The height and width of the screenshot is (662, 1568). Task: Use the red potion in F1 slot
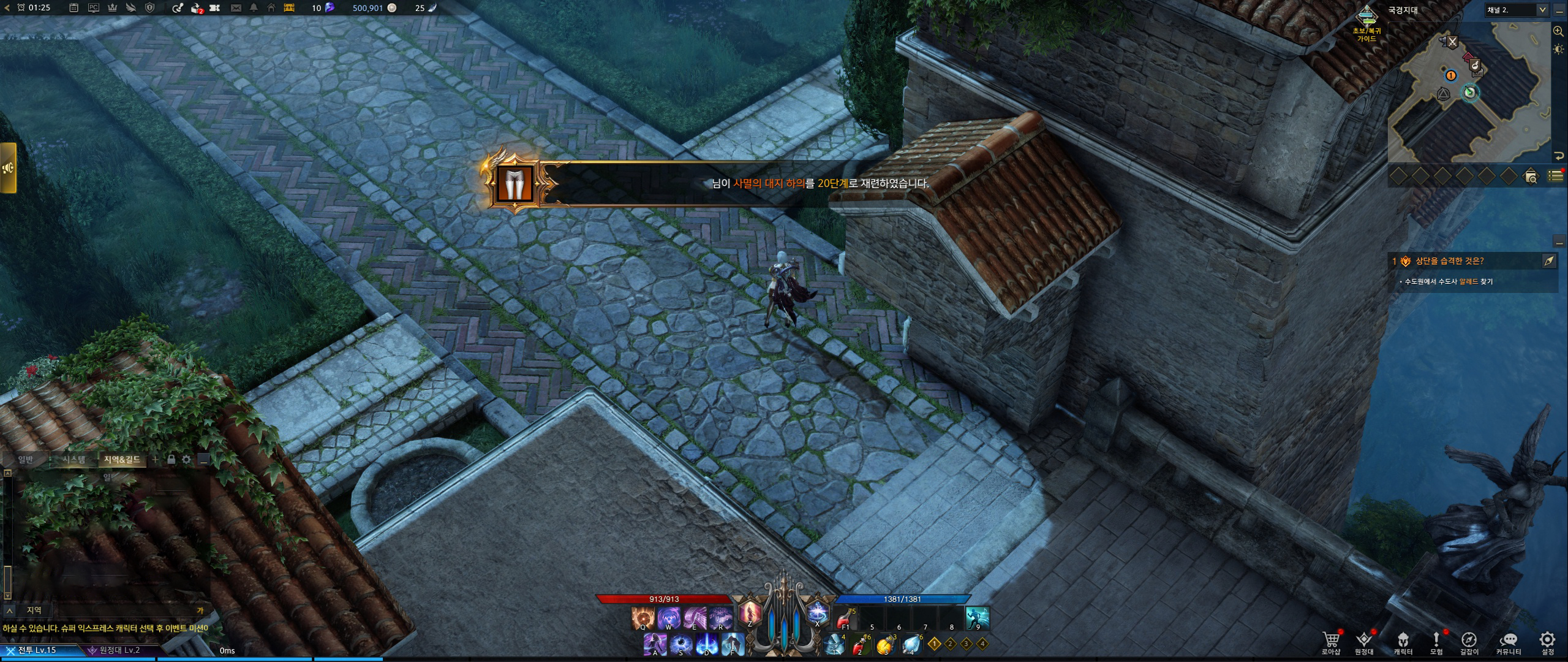pos(845,617)
